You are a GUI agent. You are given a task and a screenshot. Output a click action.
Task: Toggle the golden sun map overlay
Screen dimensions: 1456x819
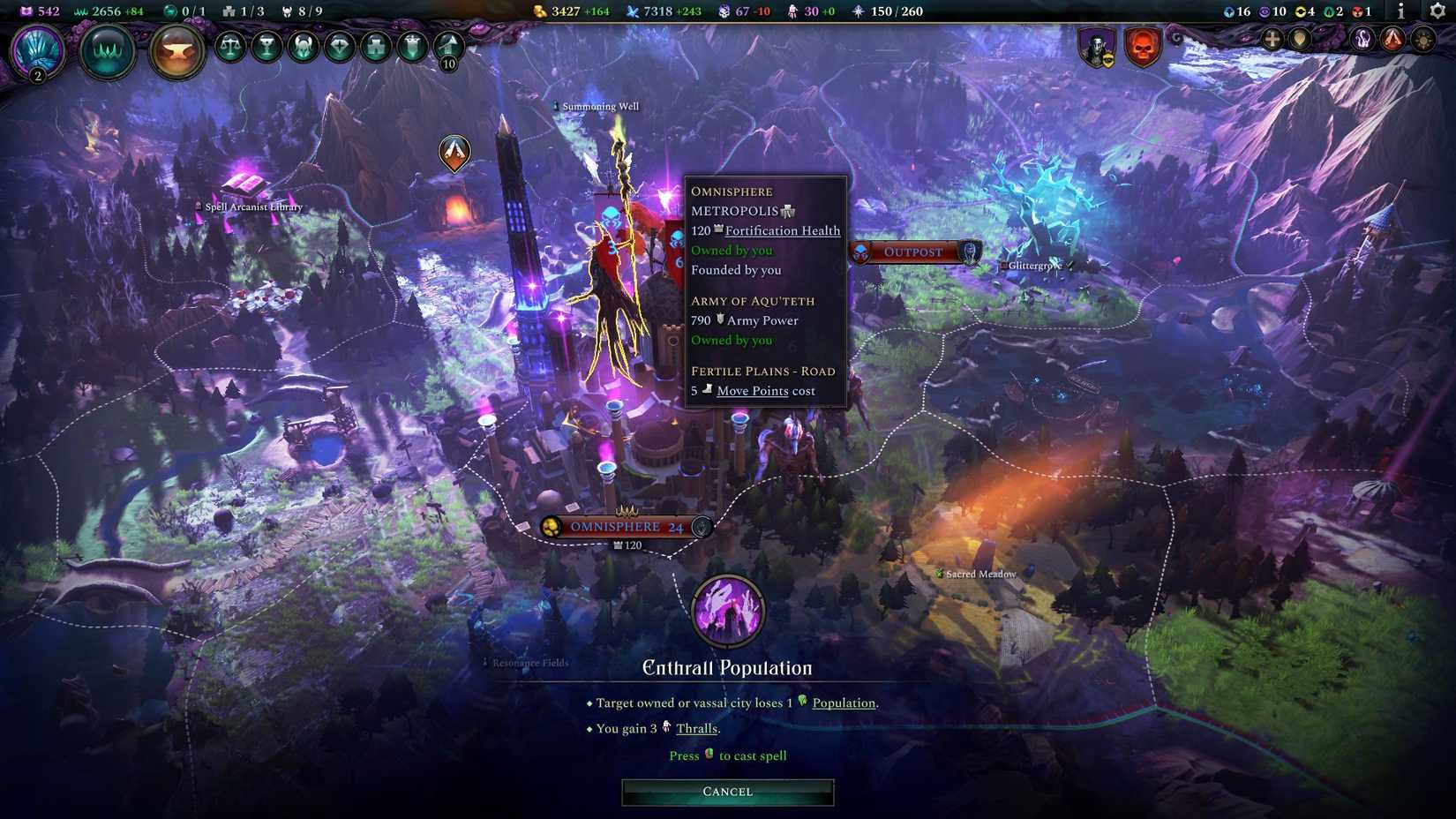click(x=1422, y=40)
